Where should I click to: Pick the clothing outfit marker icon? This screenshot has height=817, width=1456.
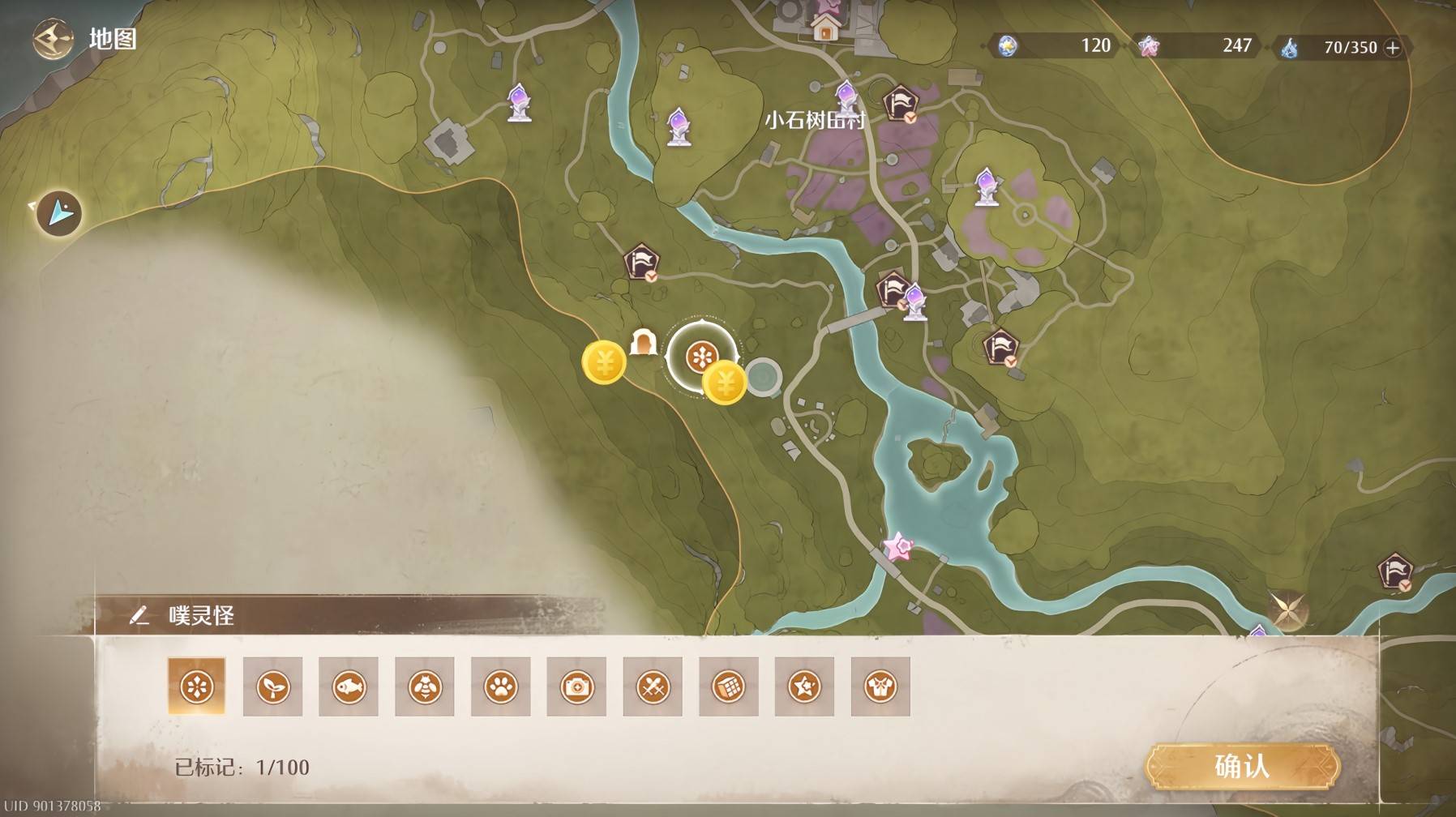click(880, 687)
